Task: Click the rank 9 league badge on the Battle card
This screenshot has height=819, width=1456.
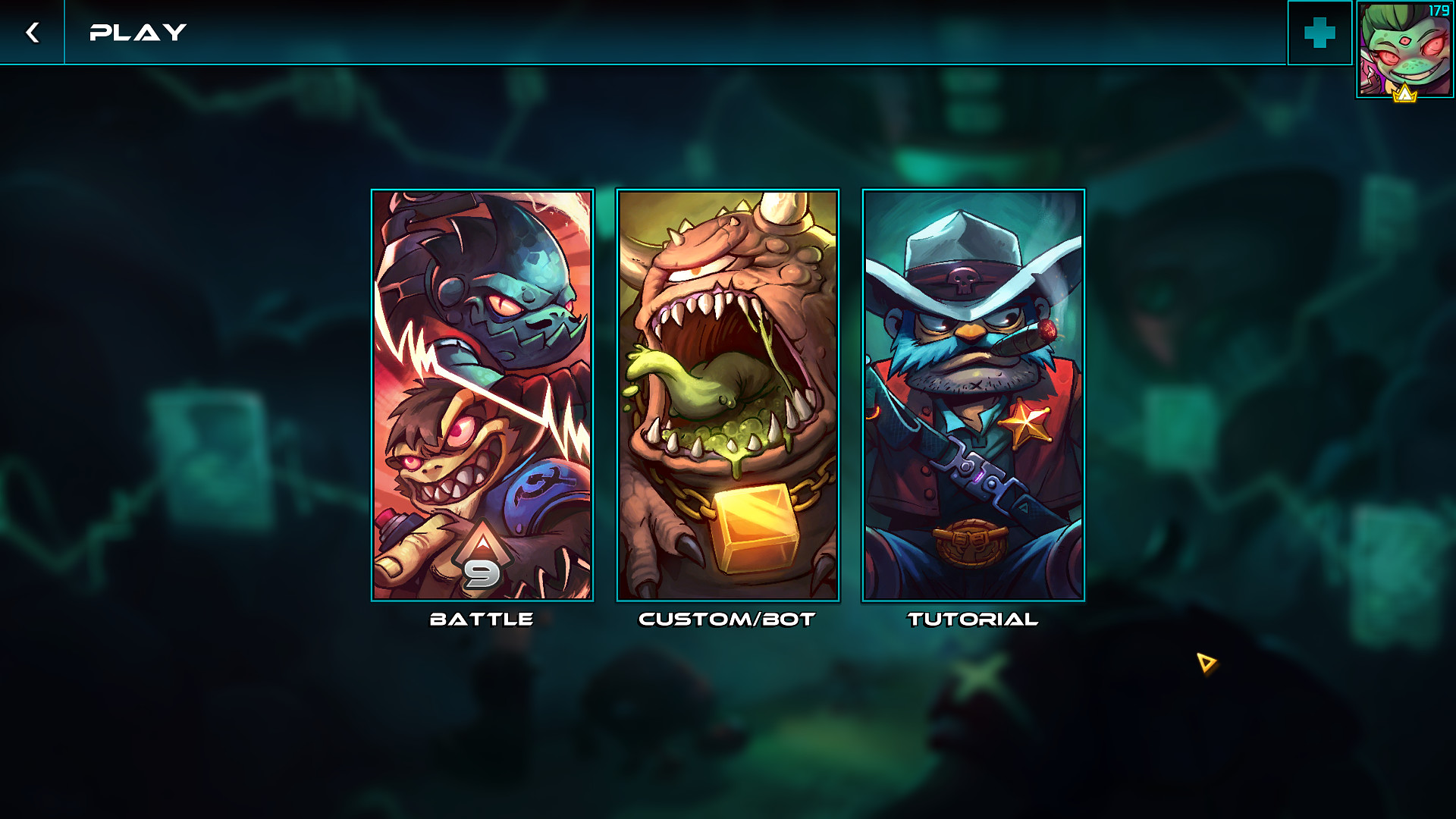Action: [482, 556]
